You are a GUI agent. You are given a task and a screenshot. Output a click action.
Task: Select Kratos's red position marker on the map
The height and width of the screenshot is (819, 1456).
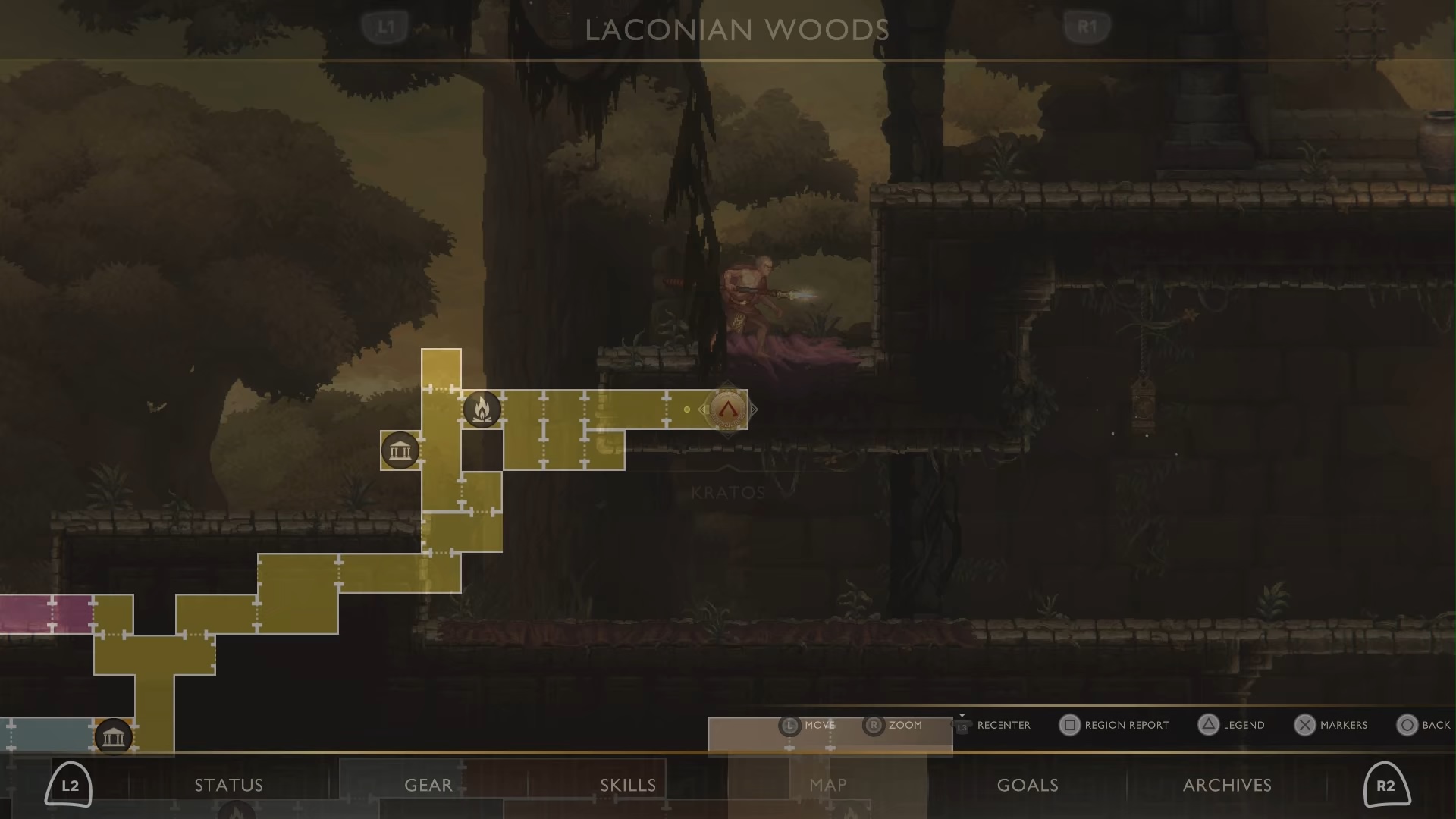[727, 409]
